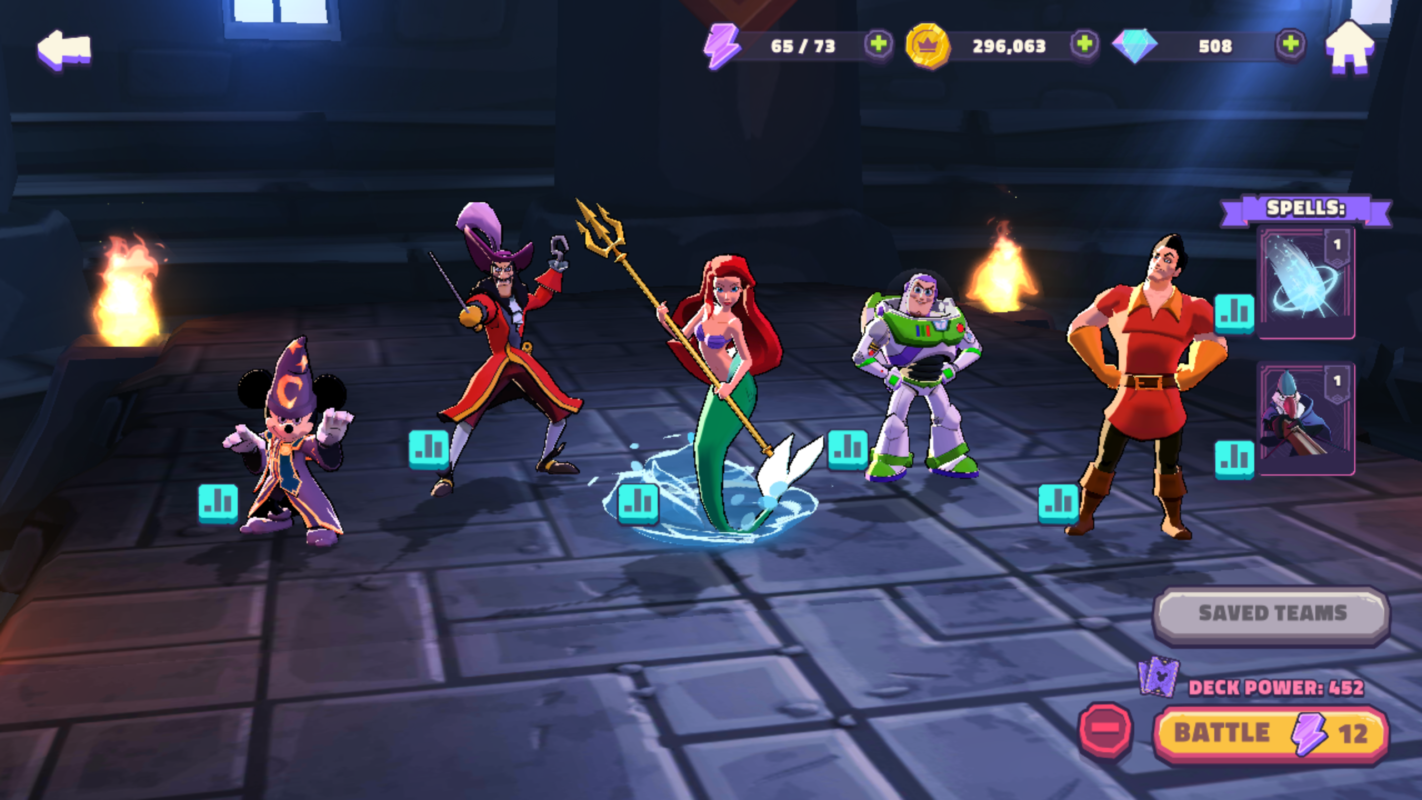This screenshot has height=800, width=1422.
Task: Return to the home screen
Action: [x=1349, y=47]
